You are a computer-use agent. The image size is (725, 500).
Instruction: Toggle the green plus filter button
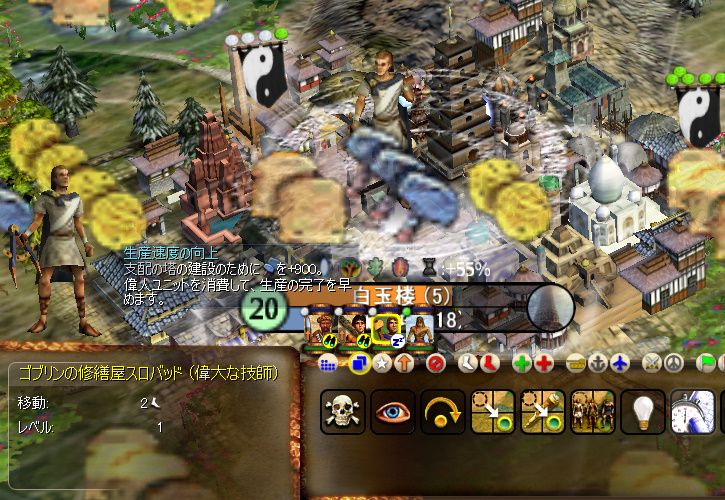point(521,363)
